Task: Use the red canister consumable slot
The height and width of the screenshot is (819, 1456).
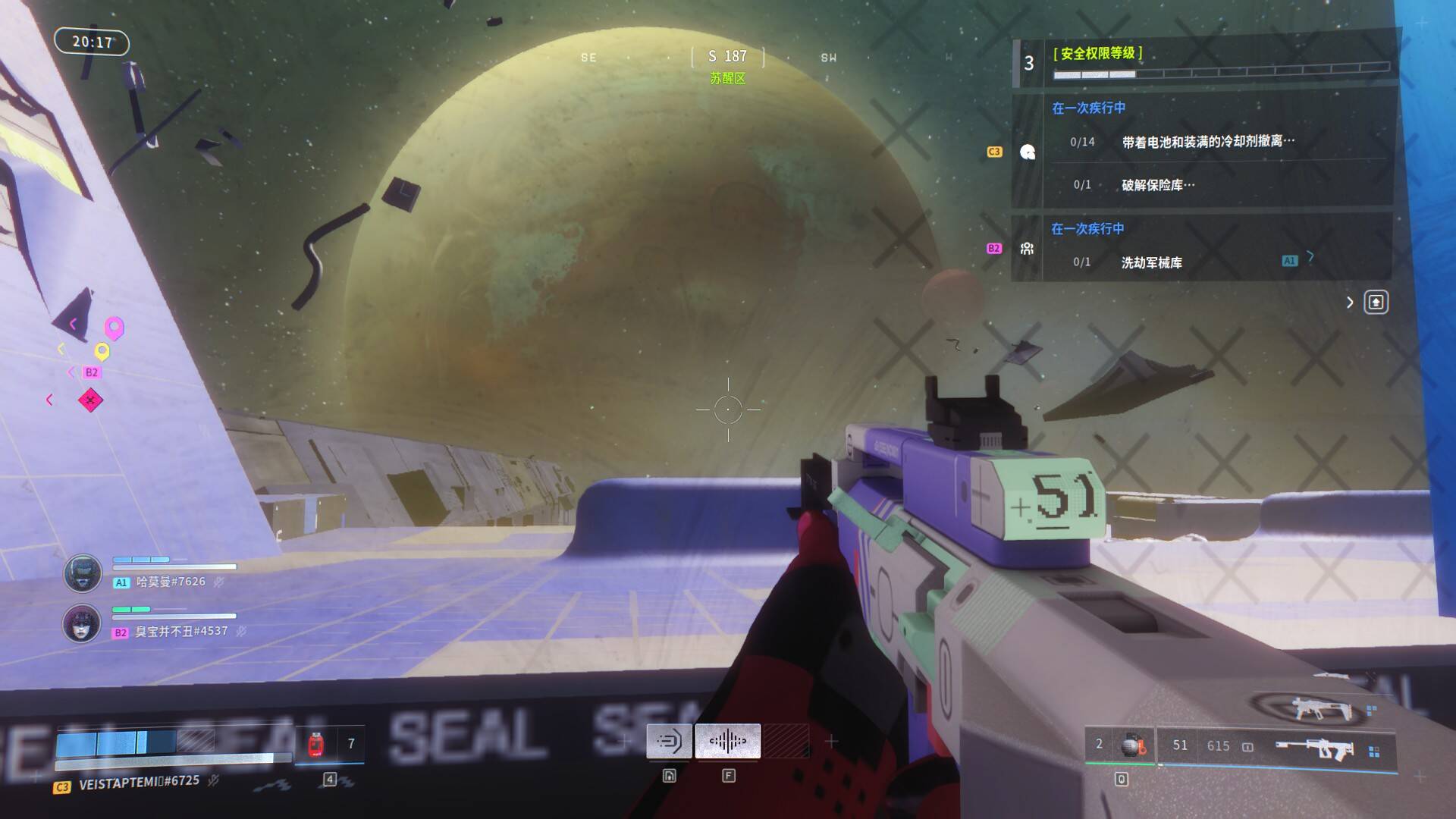Action: [317, 744]
